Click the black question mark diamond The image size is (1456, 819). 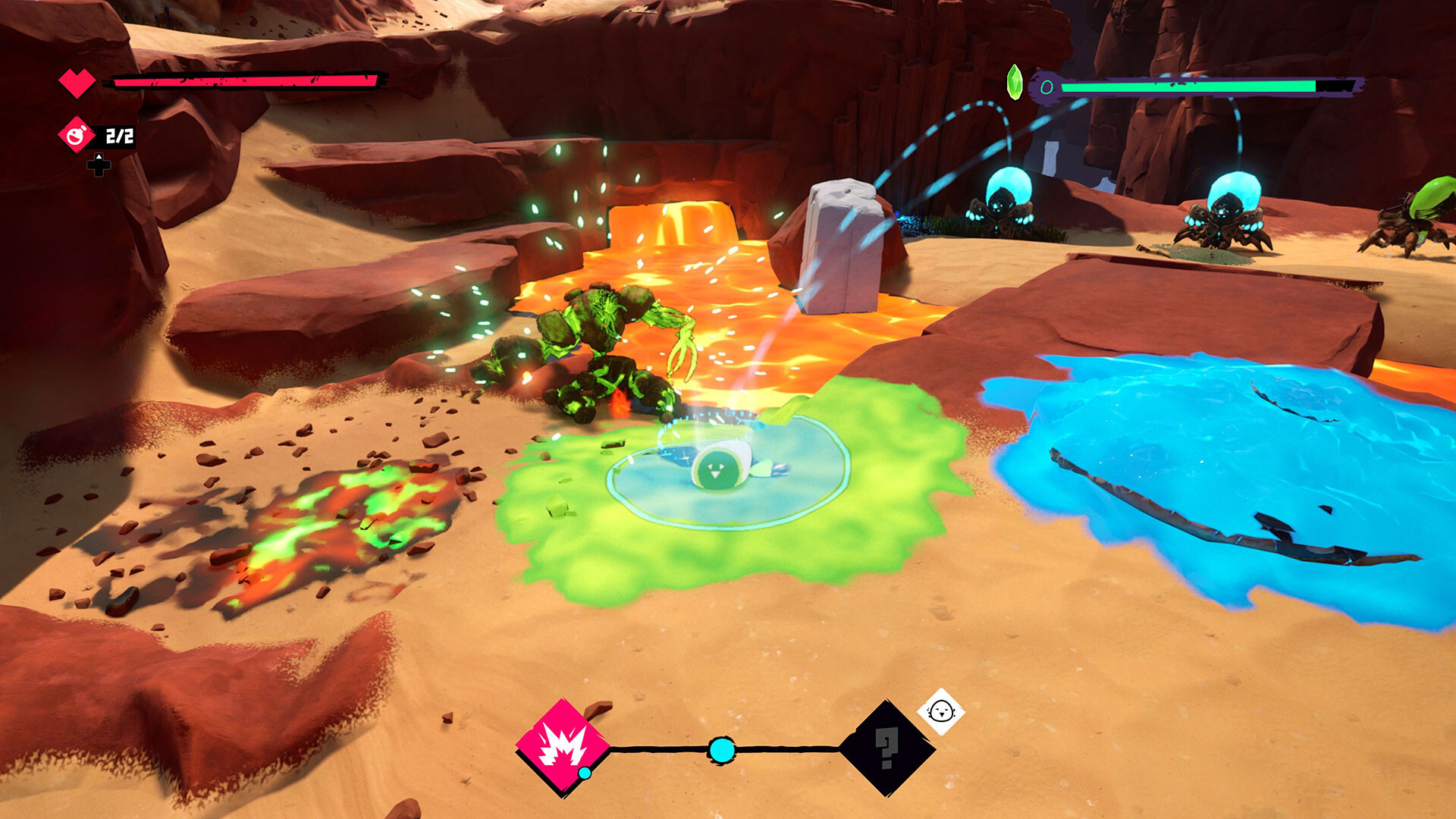click(886, 748)
